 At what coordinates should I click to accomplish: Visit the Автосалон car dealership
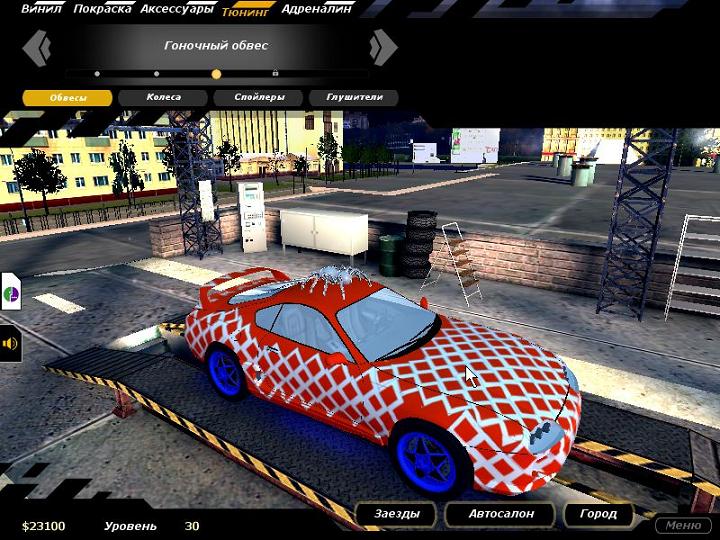click(501, 514)
